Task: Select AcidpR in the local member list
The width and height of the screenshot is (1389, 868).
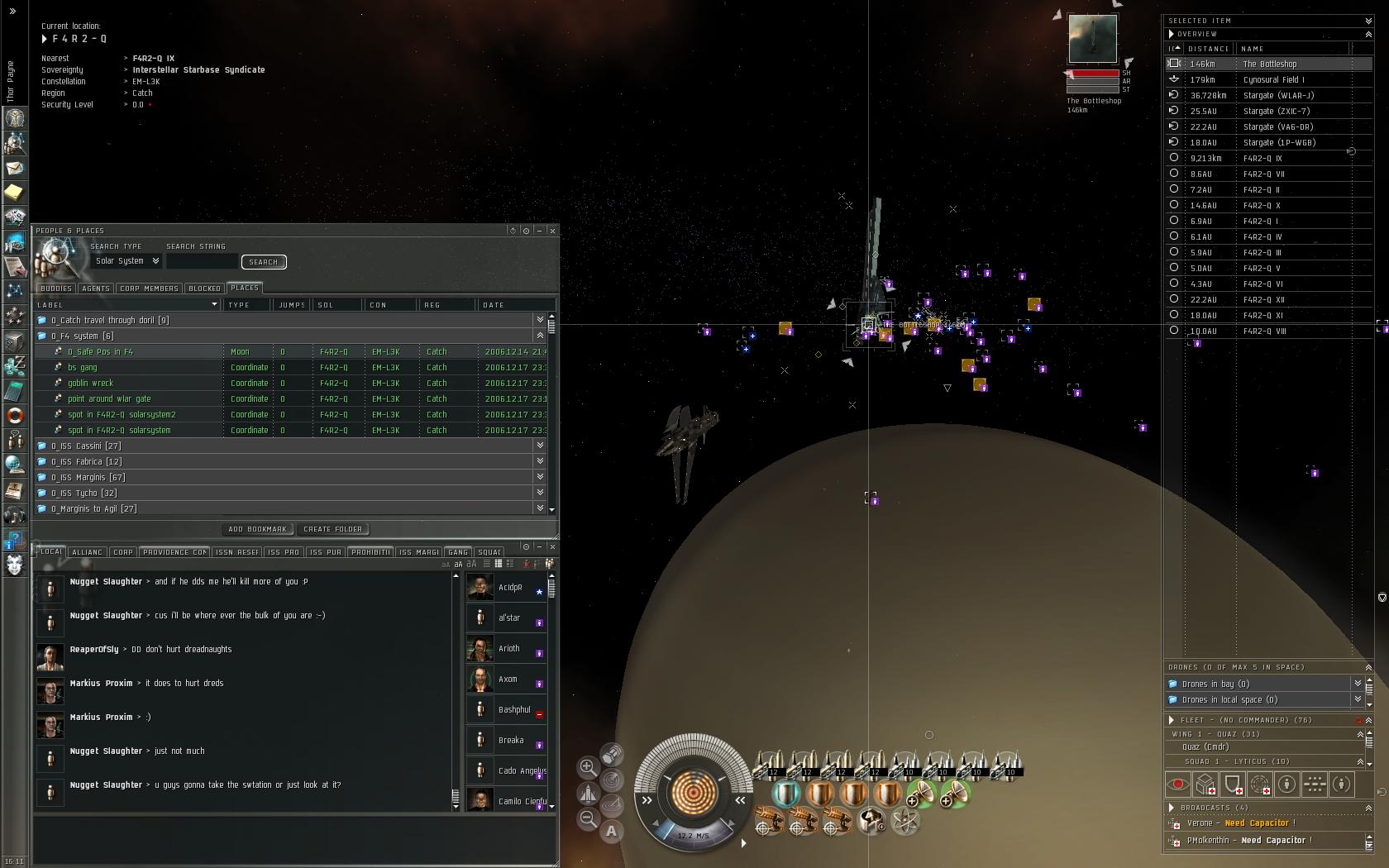Action: 510,588
